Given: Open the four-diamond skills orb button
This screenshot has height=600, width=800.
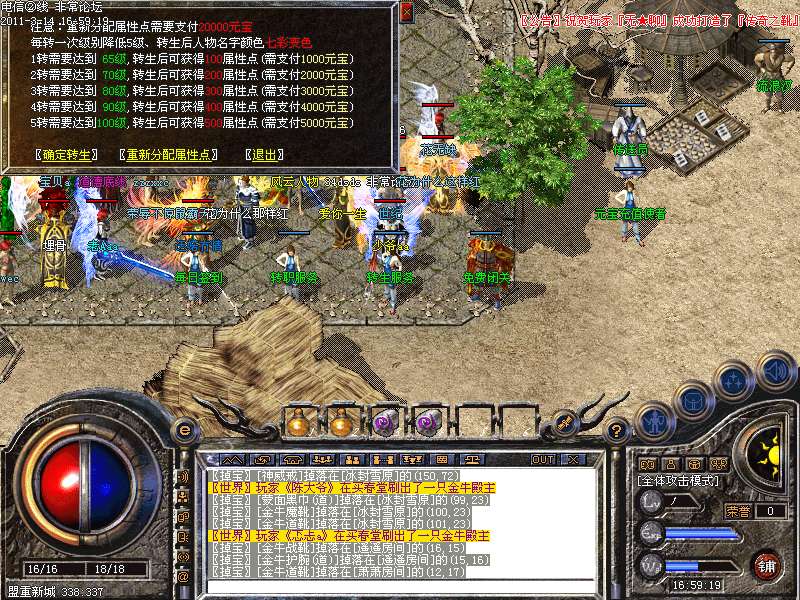Looking at the screenshot, I should pyautogui.click(x=735, y=381).
